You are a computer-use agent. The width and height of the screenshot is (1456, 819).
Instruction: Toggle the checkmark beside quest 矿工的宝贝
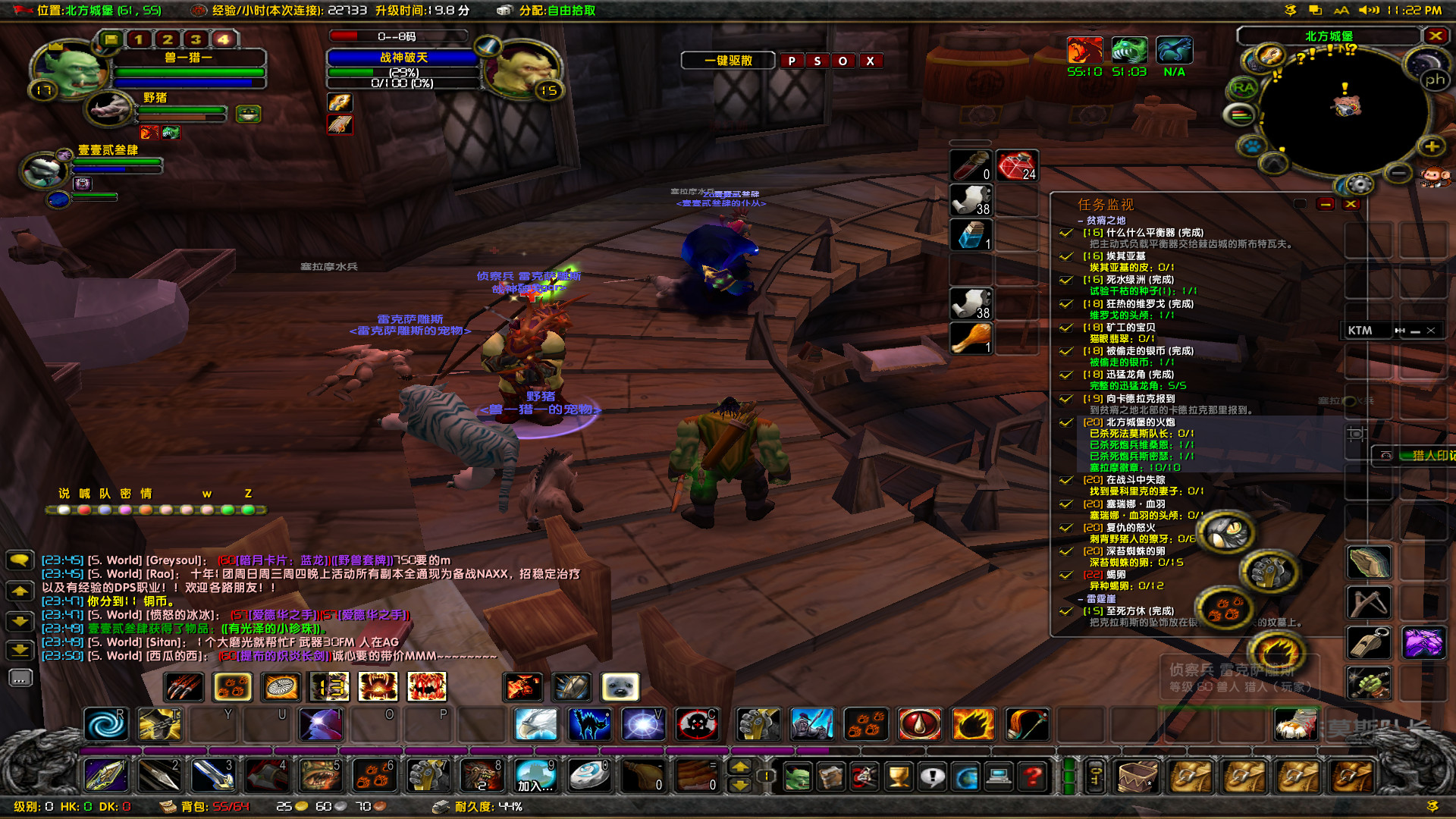coord(1065,328)
